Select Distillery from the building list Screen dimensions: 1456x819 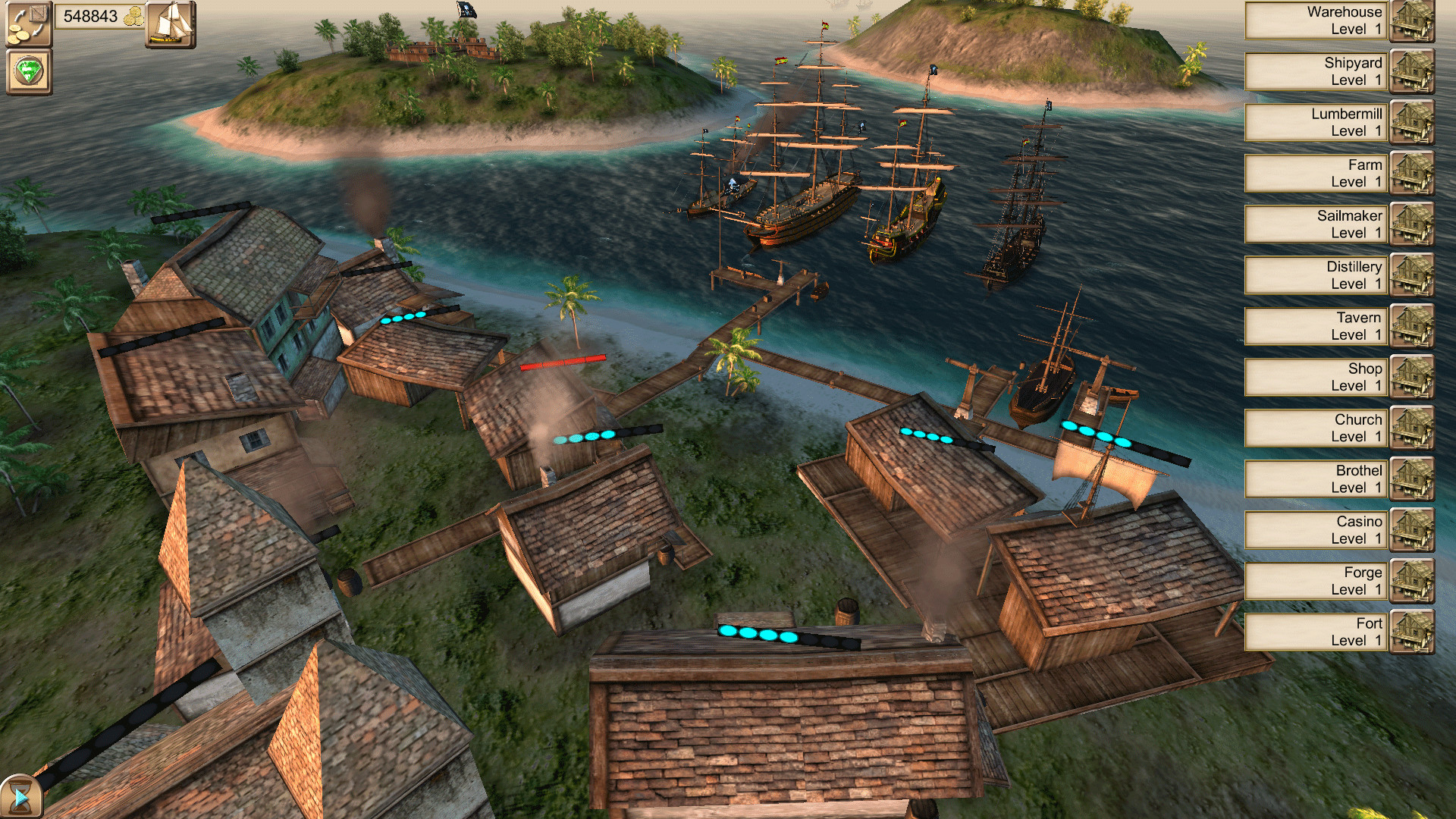click(x=1316, y=275)
